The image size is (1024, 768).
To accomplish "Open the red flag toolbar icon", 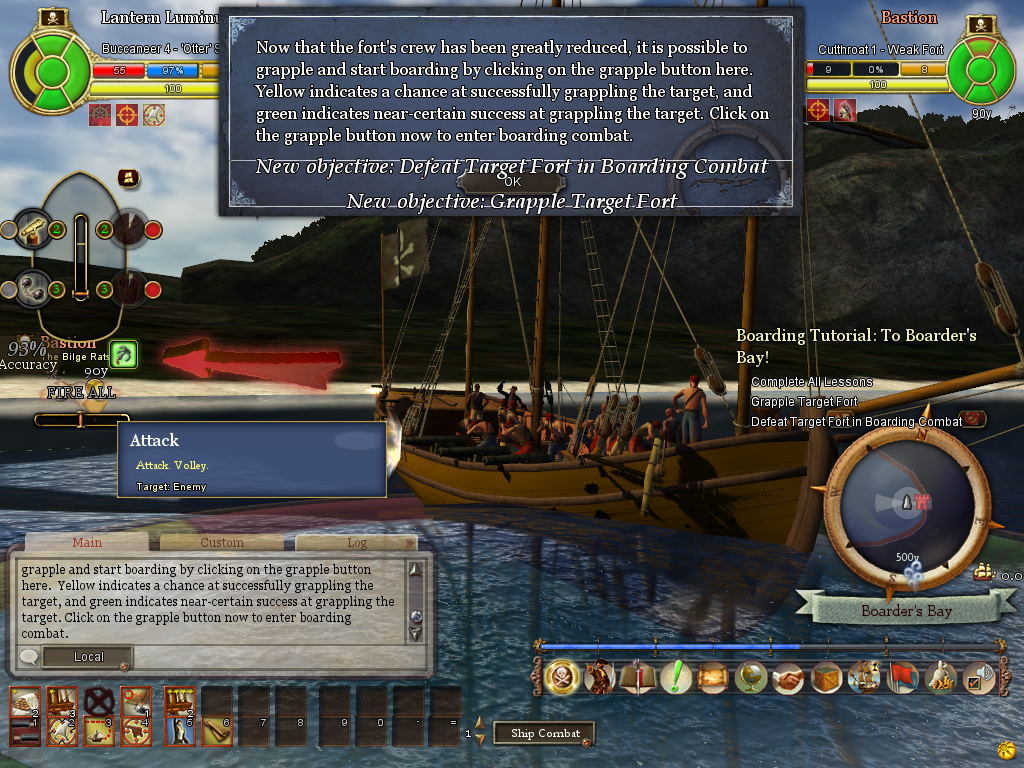I will pos(902,677).
